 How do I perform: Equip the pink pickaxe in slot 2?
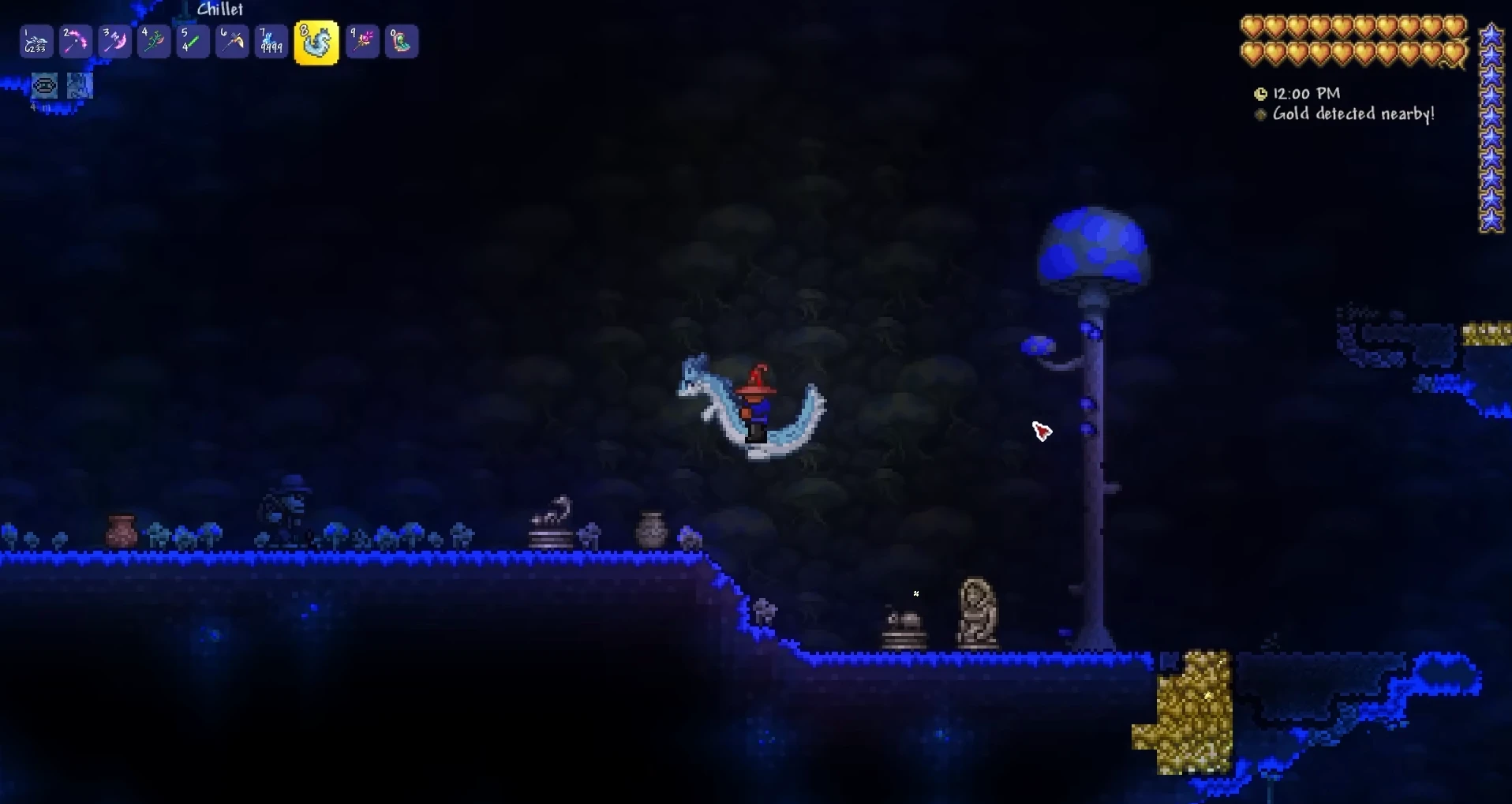click(75, 41)
